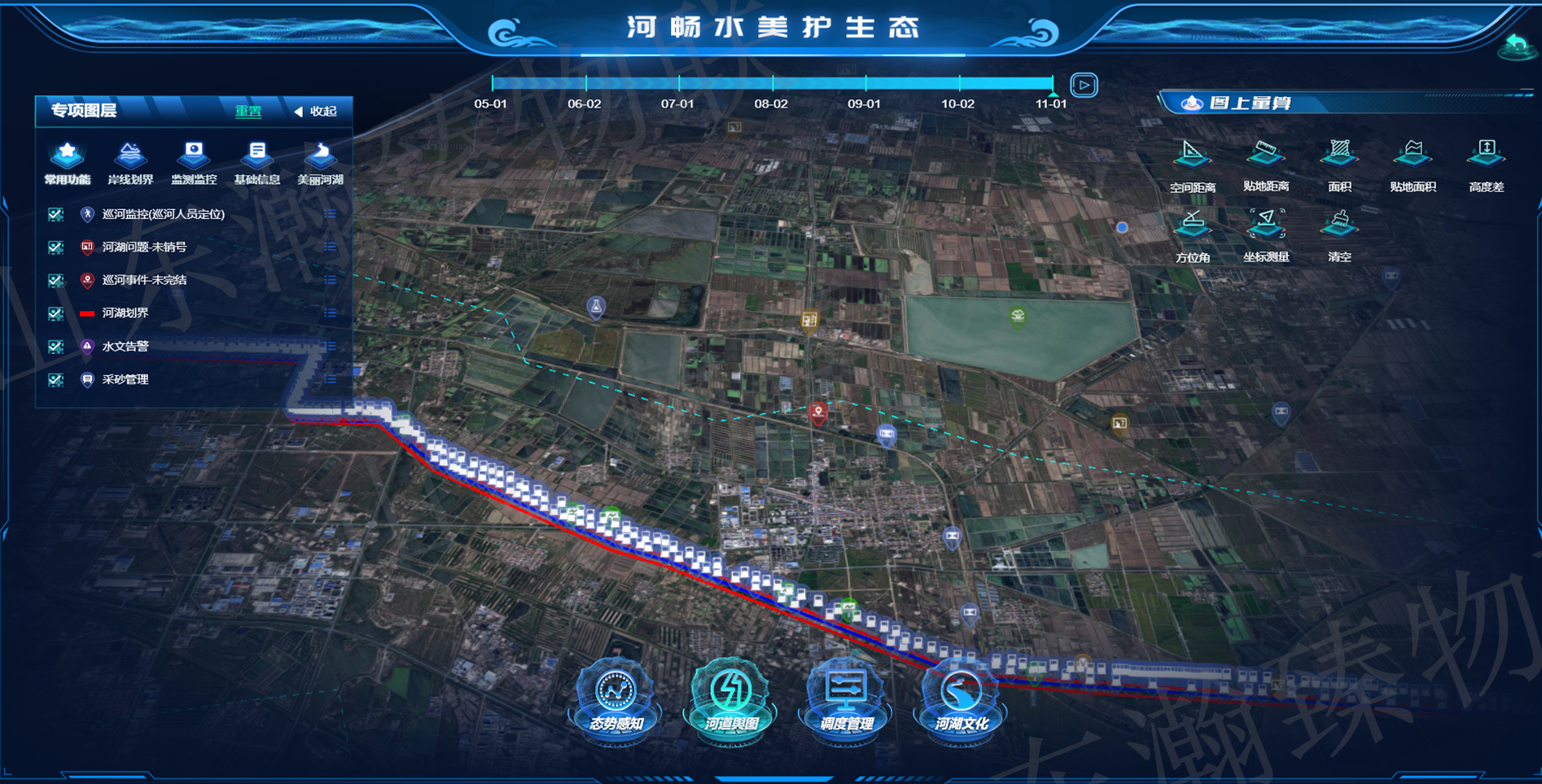
Task: Uncheck the 河湖问题-未销号 layer
Action: (55, 247)
